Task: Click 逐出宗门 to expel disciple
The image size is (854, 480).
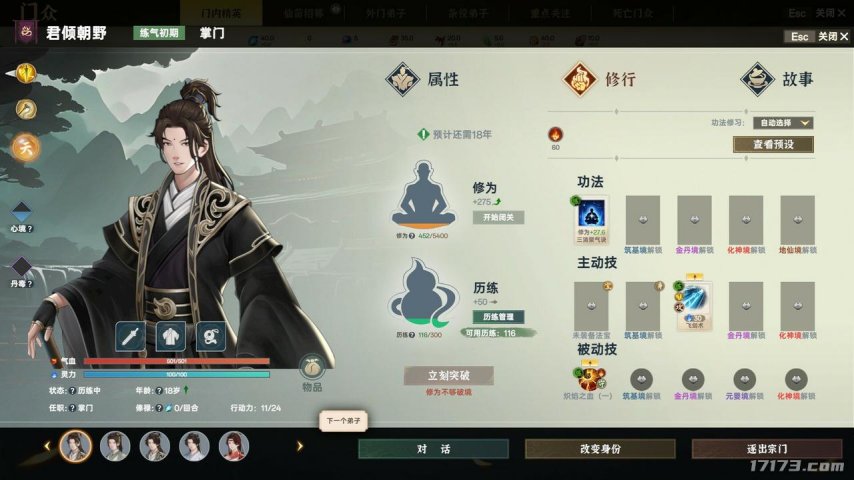Action: click(766, 449)
